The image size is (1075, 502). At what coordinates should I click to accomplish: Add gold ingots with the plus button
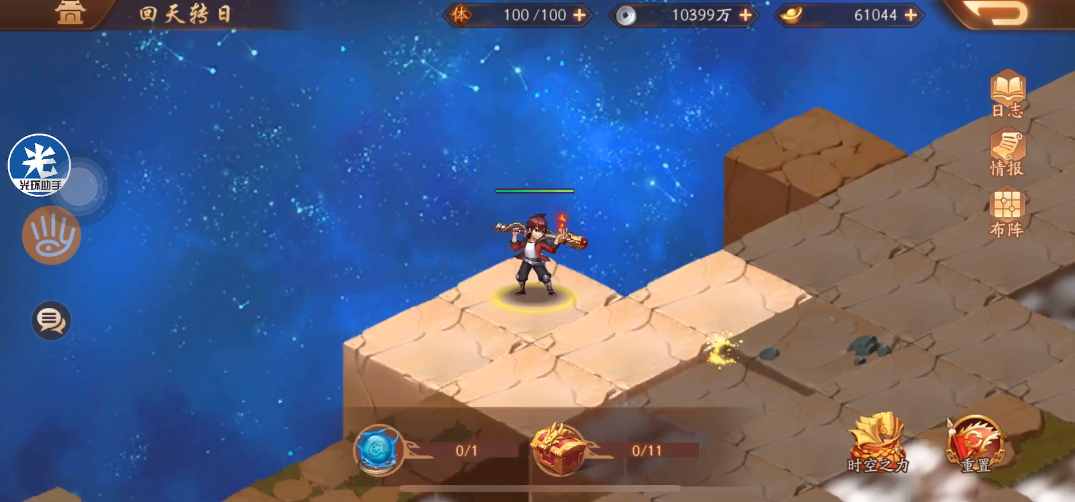[911, 15]
